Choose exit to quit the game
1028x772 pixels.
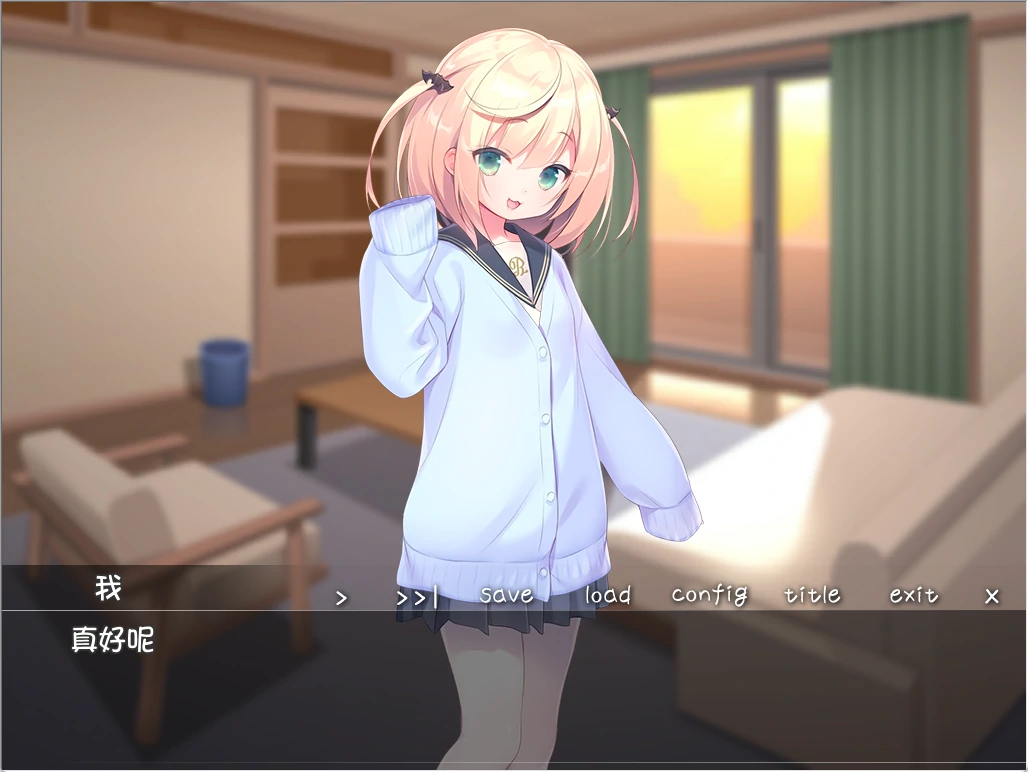914,595
